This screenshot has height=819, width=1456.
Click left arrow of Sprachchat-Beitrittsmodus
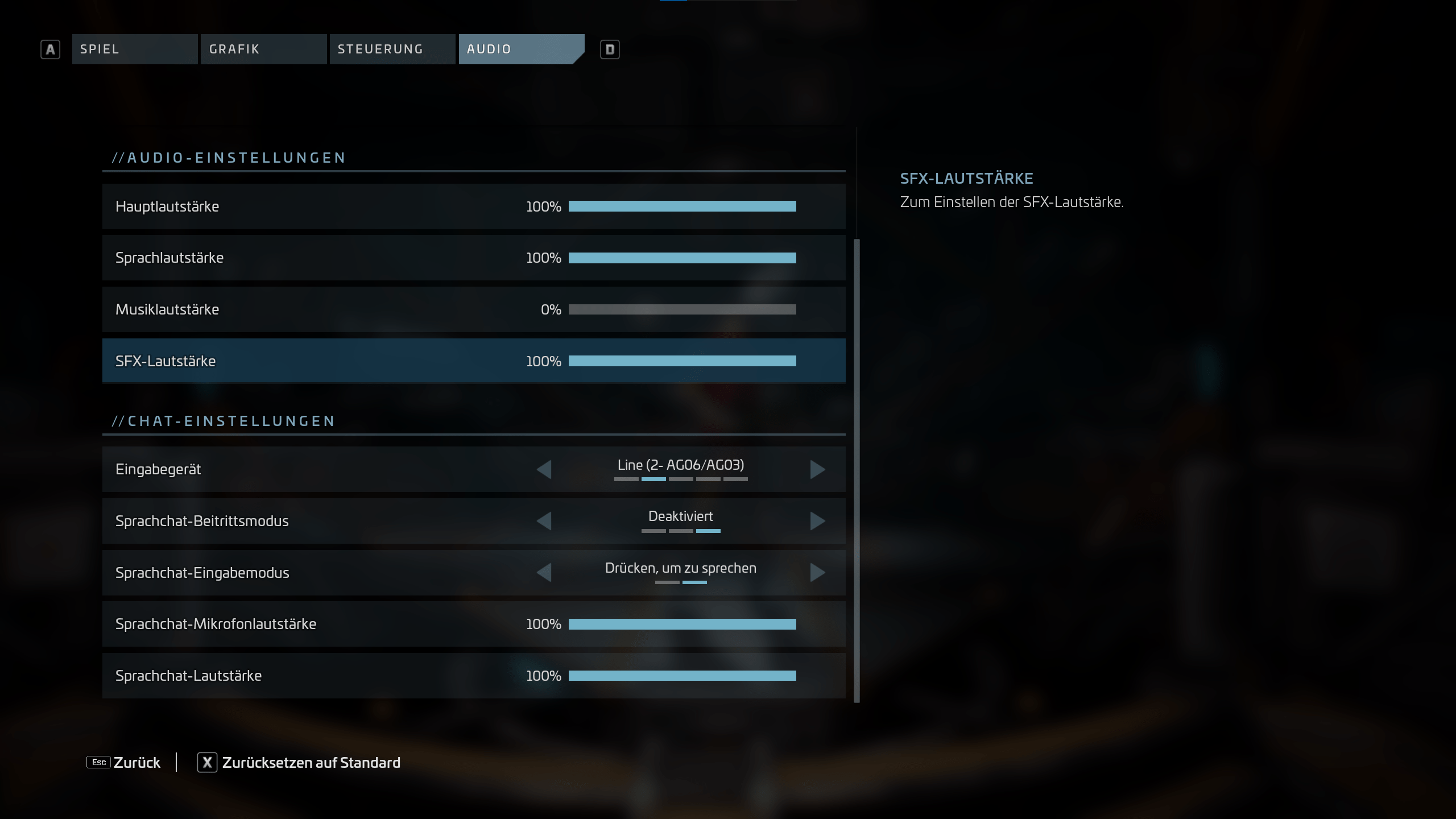[x=544, y=521]
